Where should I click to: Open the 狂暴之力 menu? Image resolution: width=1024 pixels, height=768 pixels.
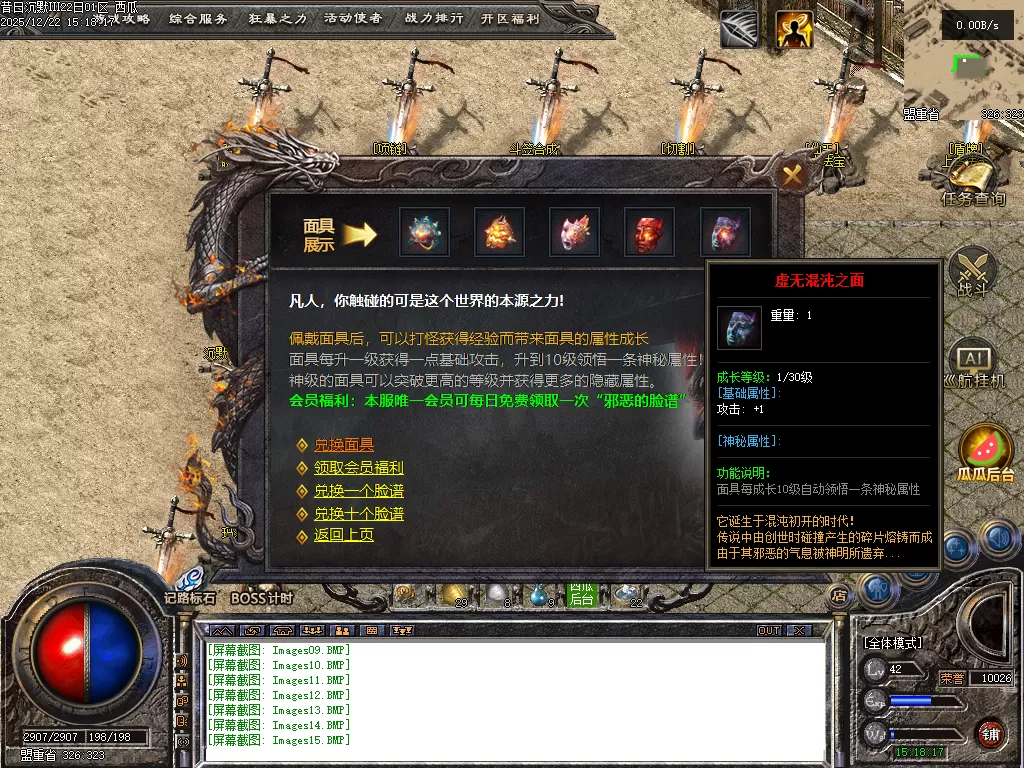tap(277, 19)
